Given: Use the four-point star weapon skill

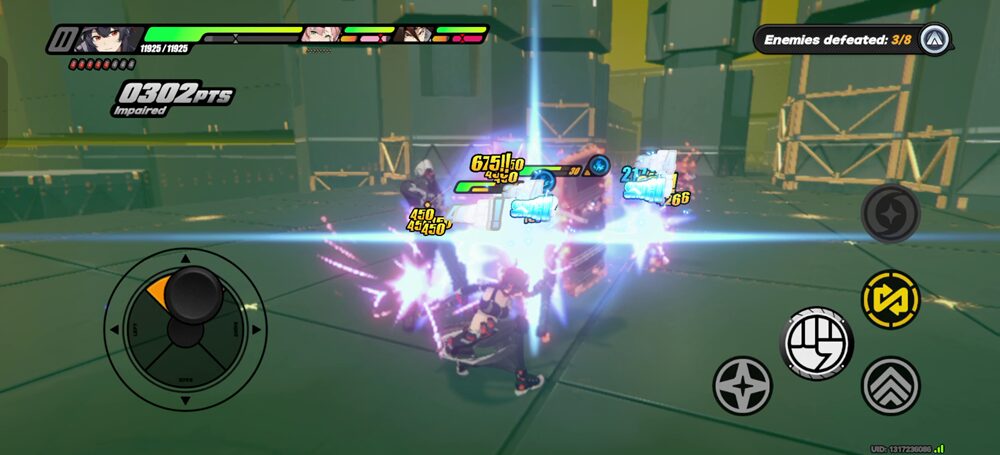Looking at the screenshot, I should pos(742,385).
